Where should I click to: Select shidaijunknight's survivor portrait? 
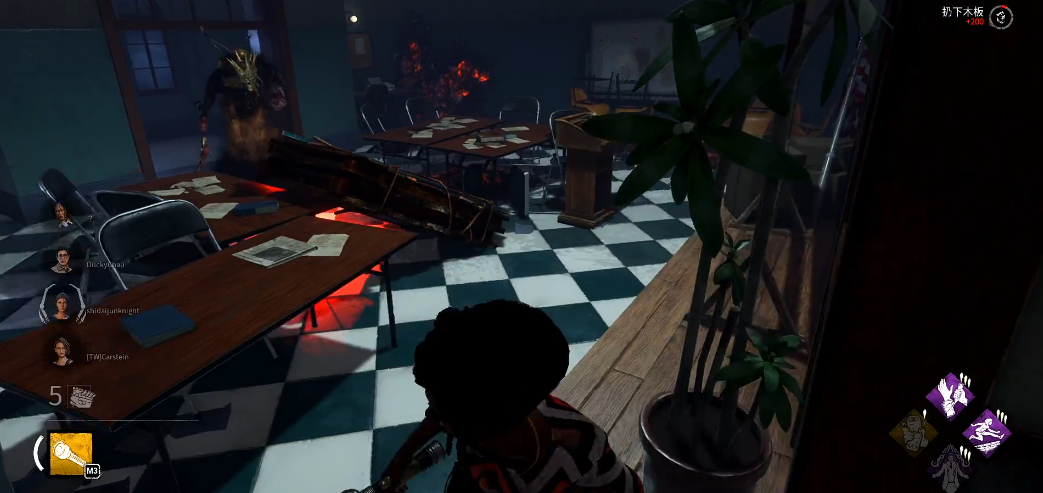(62, 304)
